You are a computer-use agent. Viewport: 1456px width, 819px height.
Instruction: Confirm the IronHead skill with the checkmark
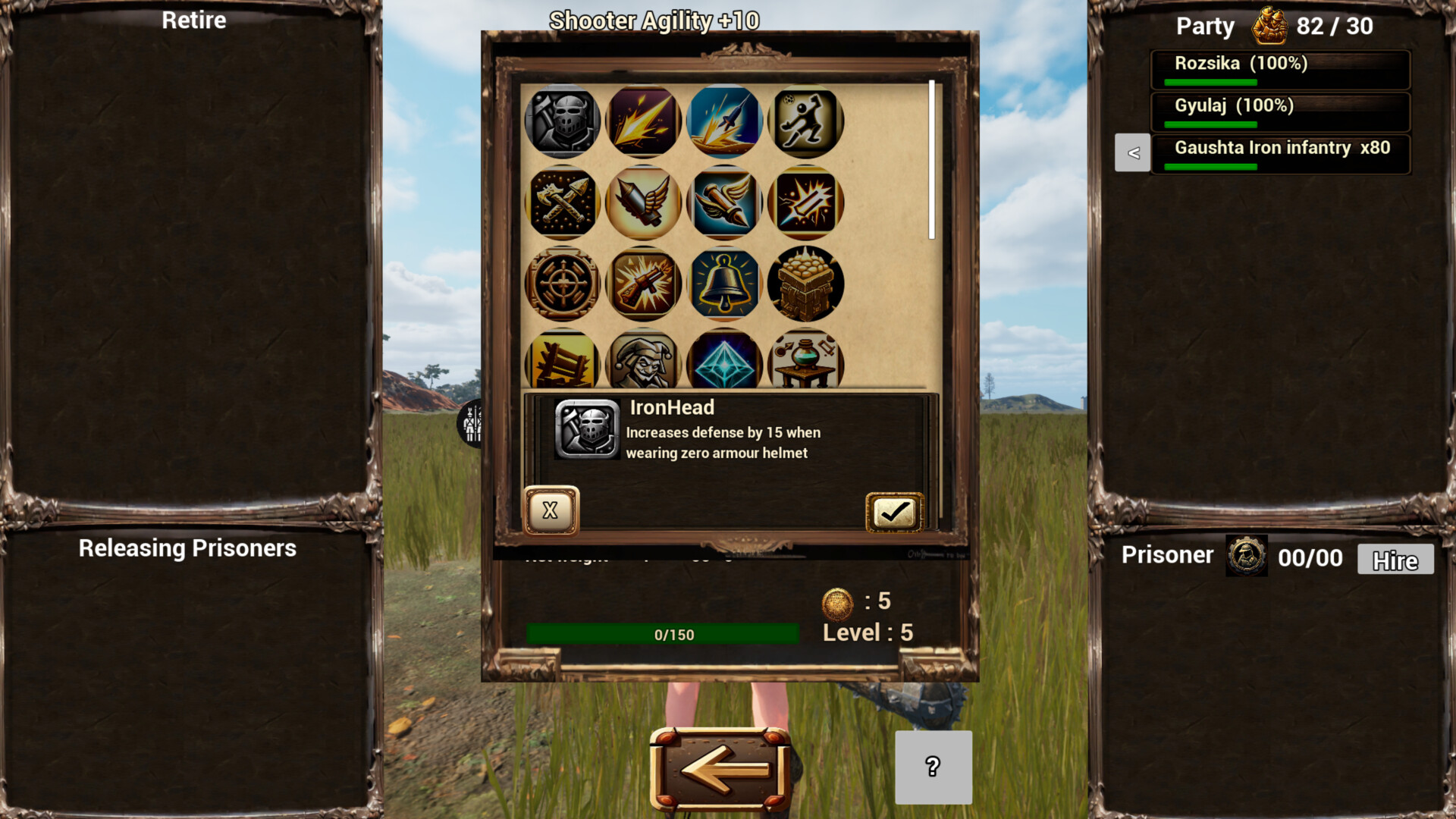coord(895,512)
